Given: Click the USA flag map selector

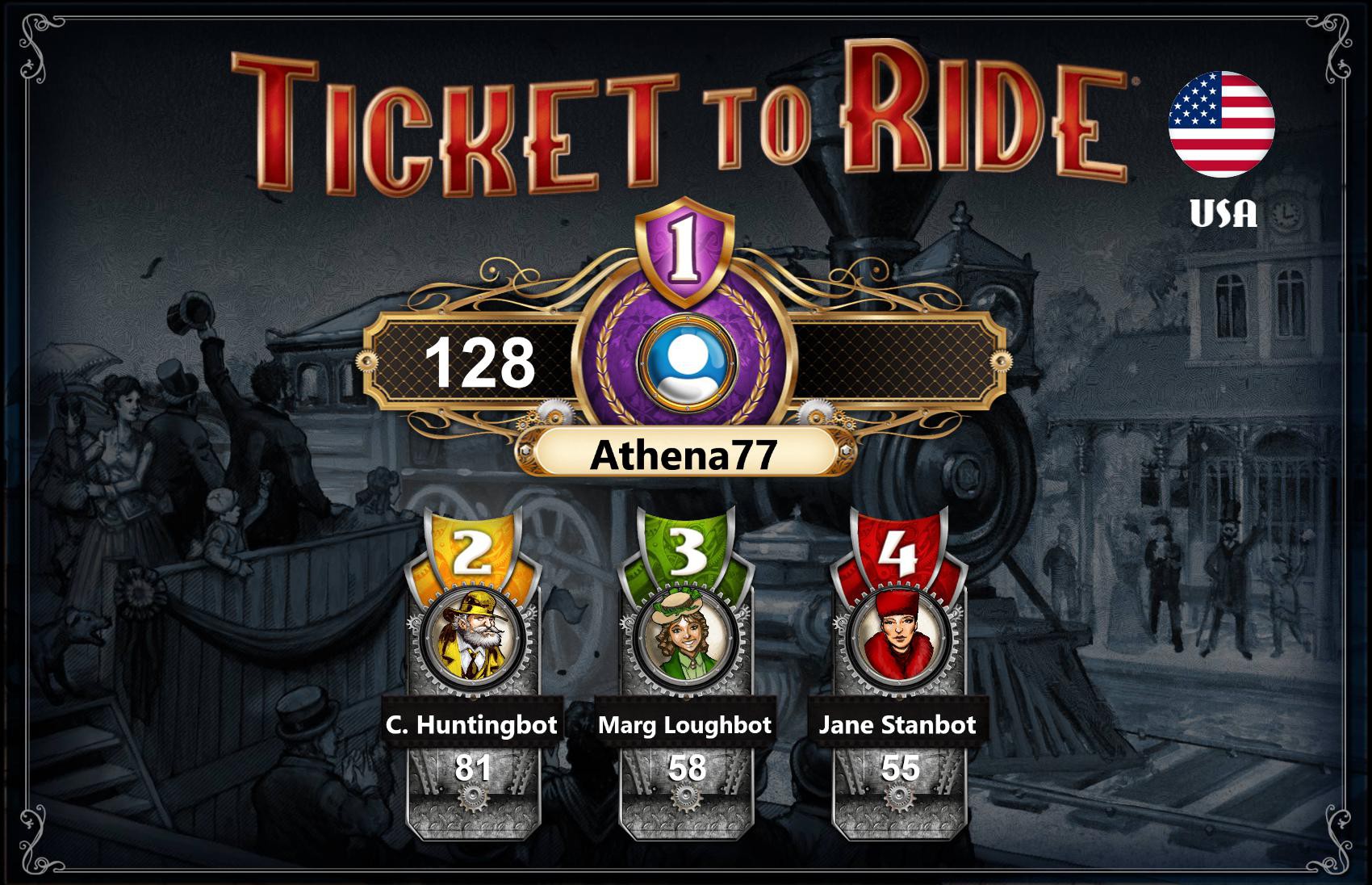Looking at the screenshot, I should pyautogui.click(x=1224, y=125).
